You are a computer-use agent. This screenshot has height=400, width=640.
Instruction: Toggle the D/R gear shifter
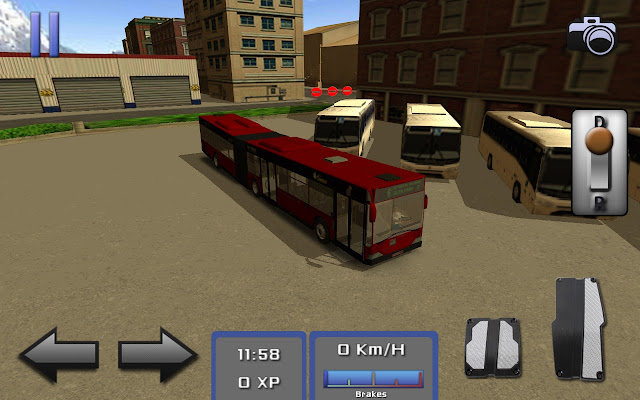pos(598,162)
